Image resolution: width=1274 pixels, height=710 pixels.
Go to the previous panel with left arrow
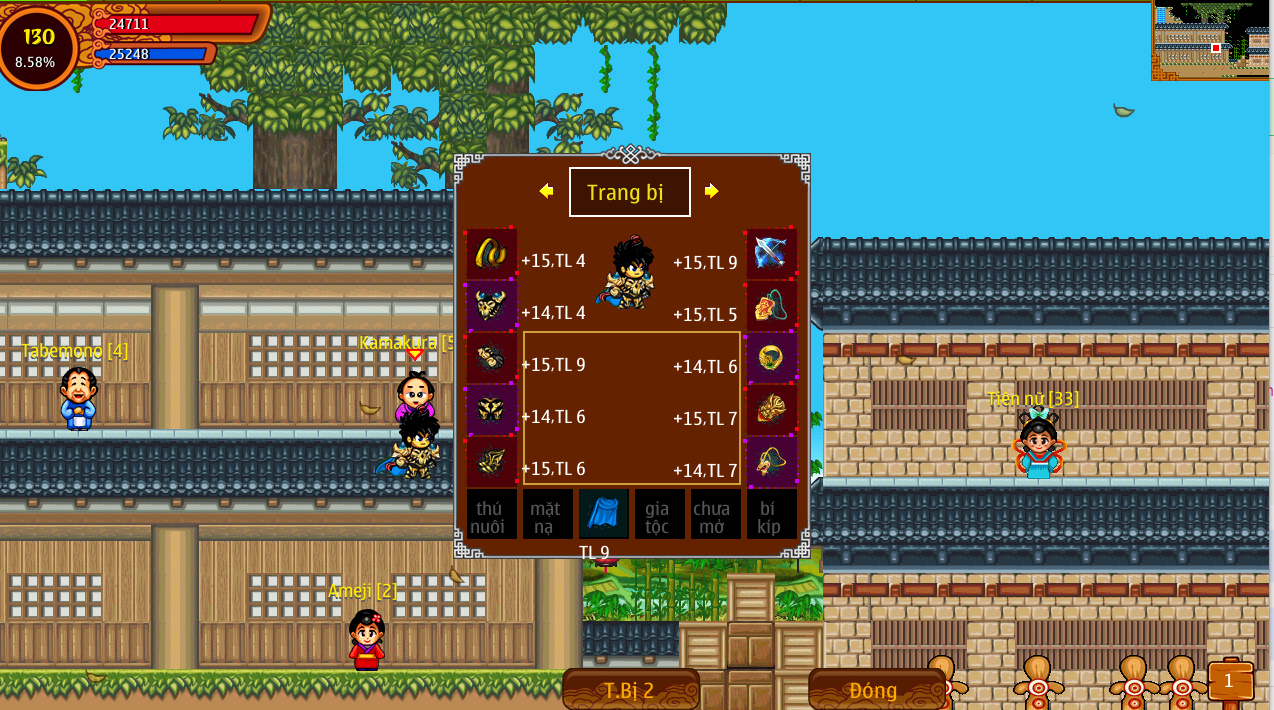[546, 191]
